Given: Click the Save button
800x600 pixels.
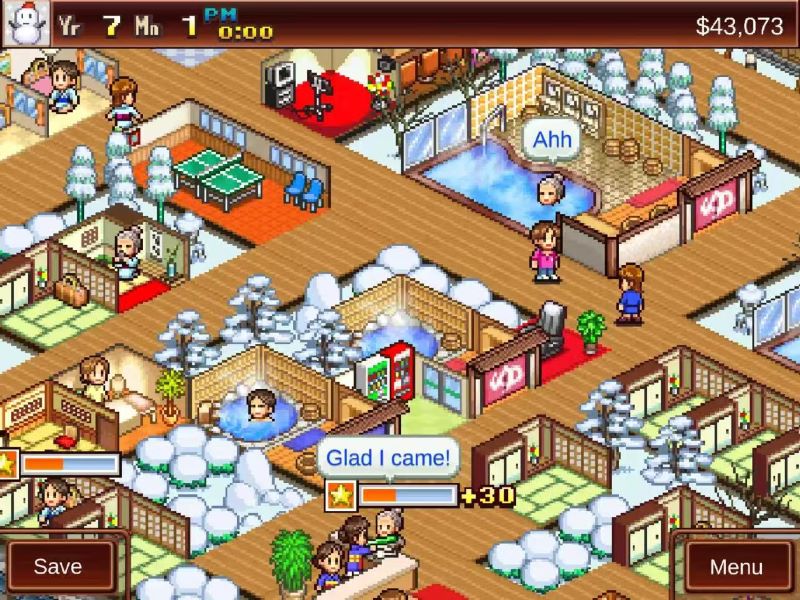Looking at the screenshot, I should coord(58,566).
